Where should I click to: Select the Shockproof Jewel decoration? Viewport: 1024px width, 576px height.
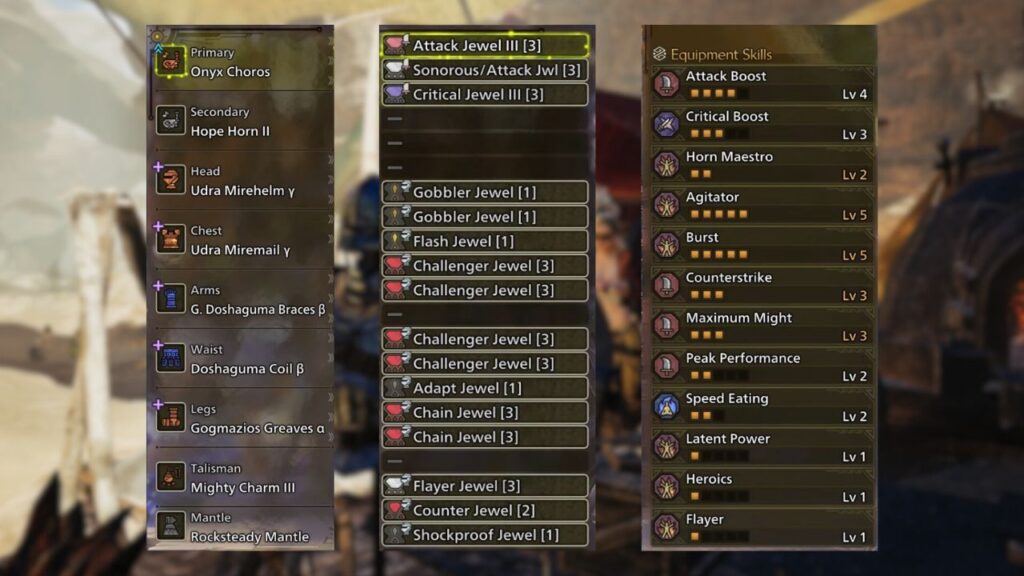coord(485,535)
